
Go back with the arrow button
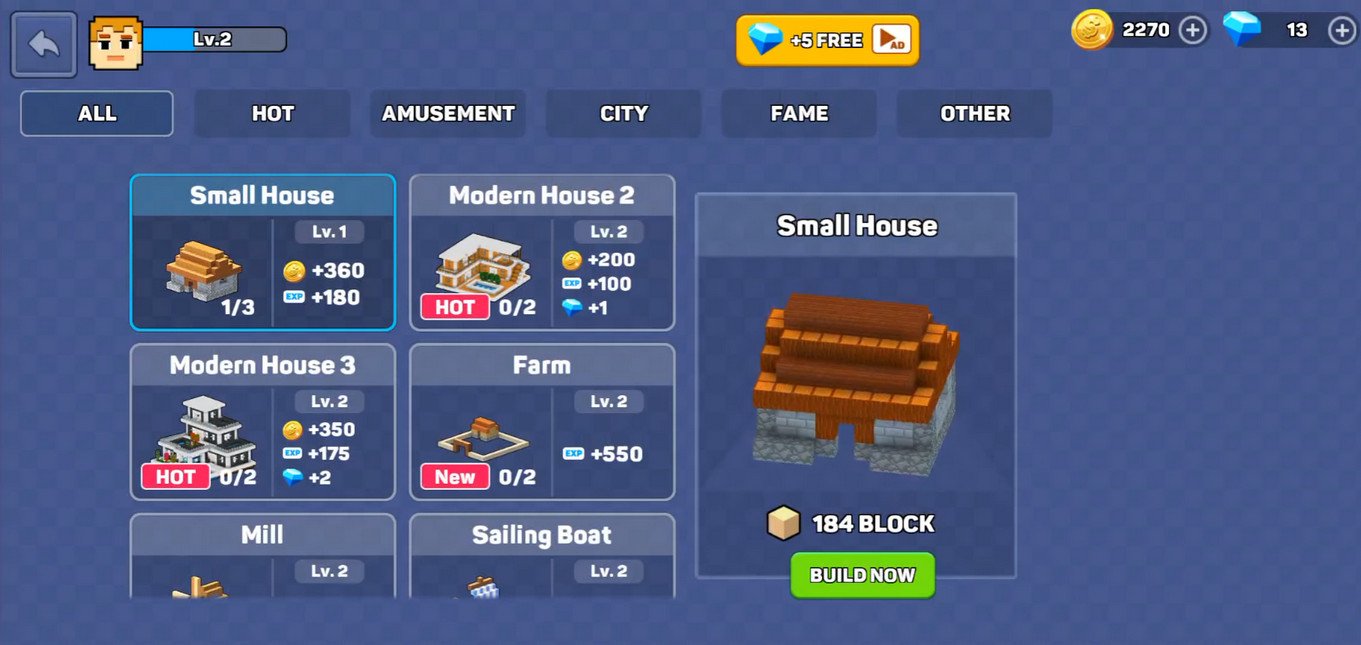[44, 44]
